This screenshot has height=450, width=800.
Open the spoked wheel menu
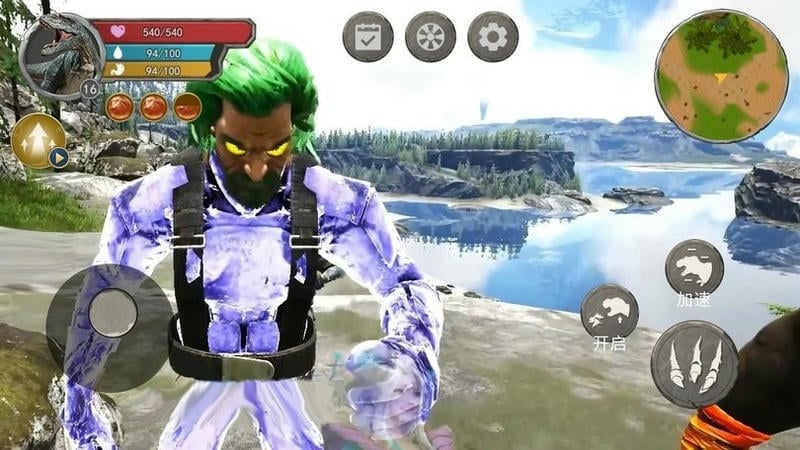click(430, 38)
